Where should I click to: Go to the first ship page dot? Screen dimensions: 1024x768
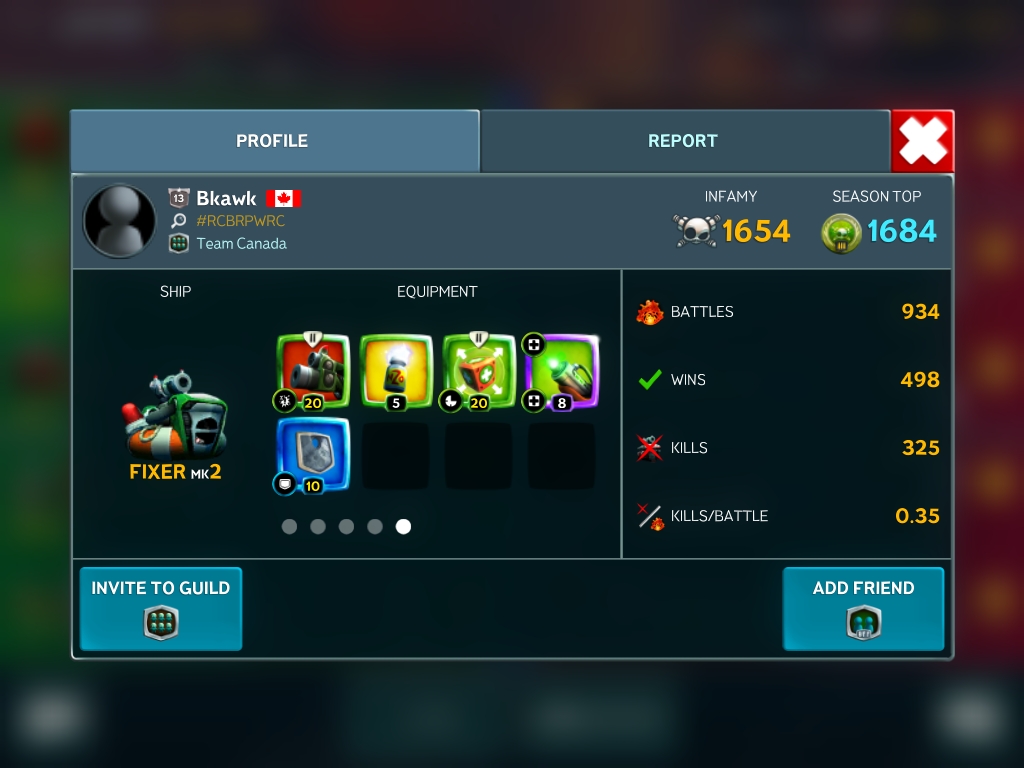289,526
